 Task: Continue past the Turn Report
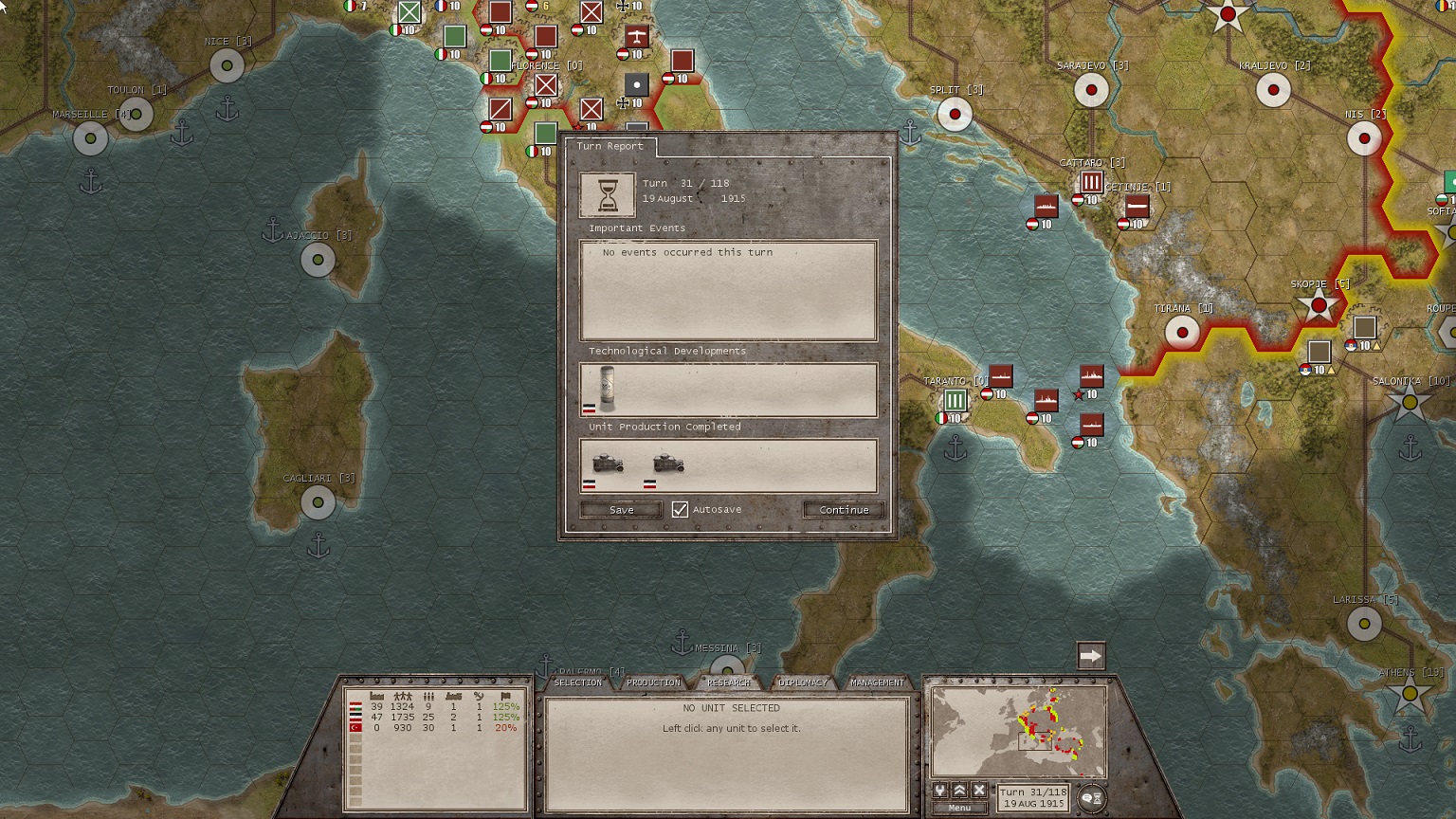click(x=844, y=510)
